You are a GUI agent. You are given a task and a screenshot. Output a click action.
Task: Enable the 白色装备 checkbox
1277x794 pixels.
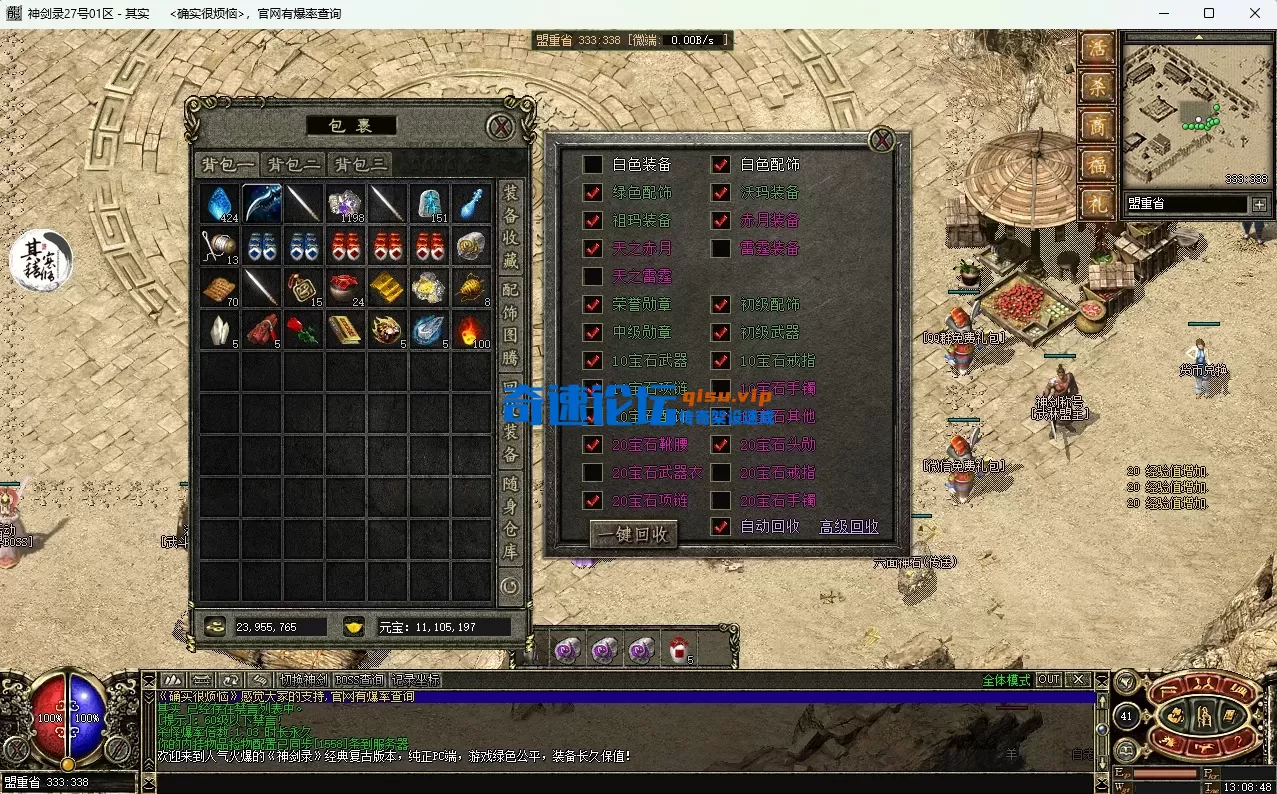point(593,164)
